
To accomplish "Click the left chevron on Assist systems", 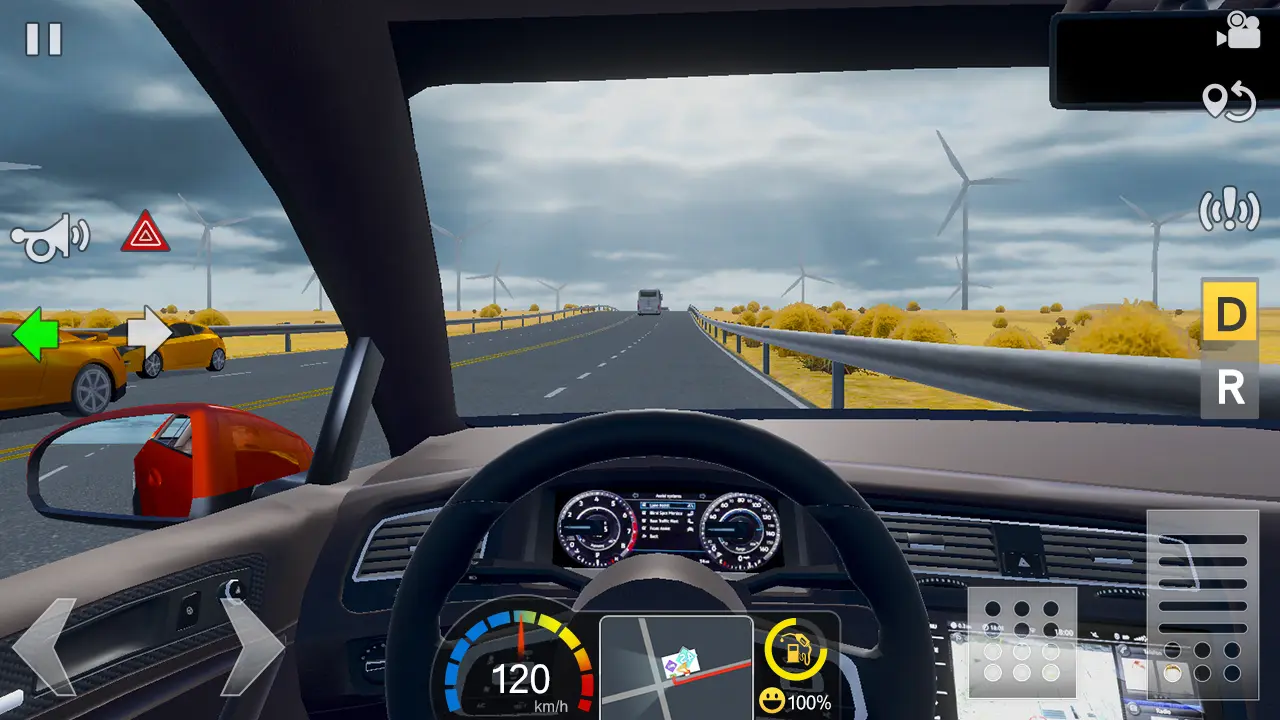I will [x=635, y=495].
